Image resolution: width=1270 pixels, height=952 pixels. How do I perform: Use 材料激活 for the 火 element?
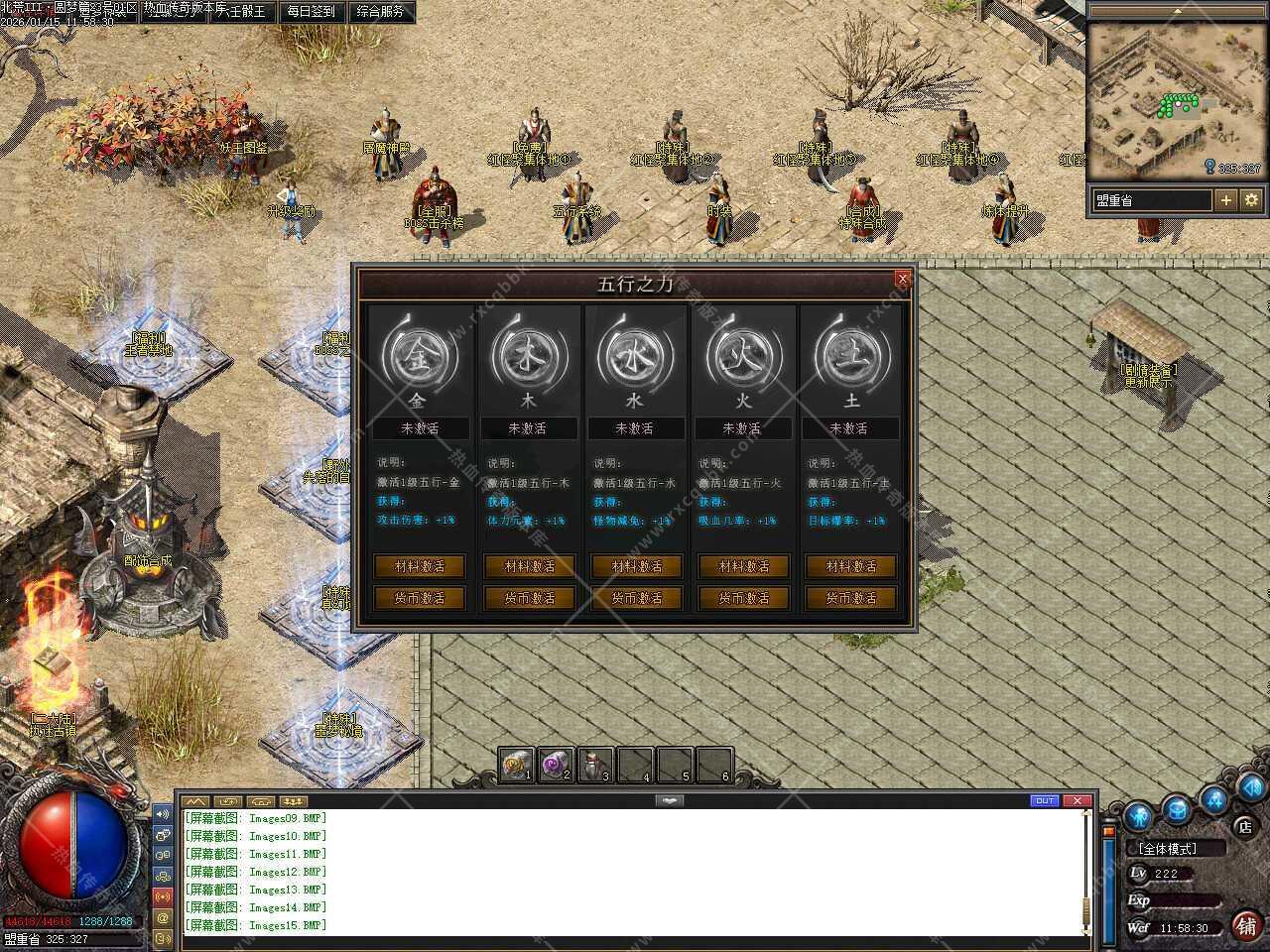[743, 566]
